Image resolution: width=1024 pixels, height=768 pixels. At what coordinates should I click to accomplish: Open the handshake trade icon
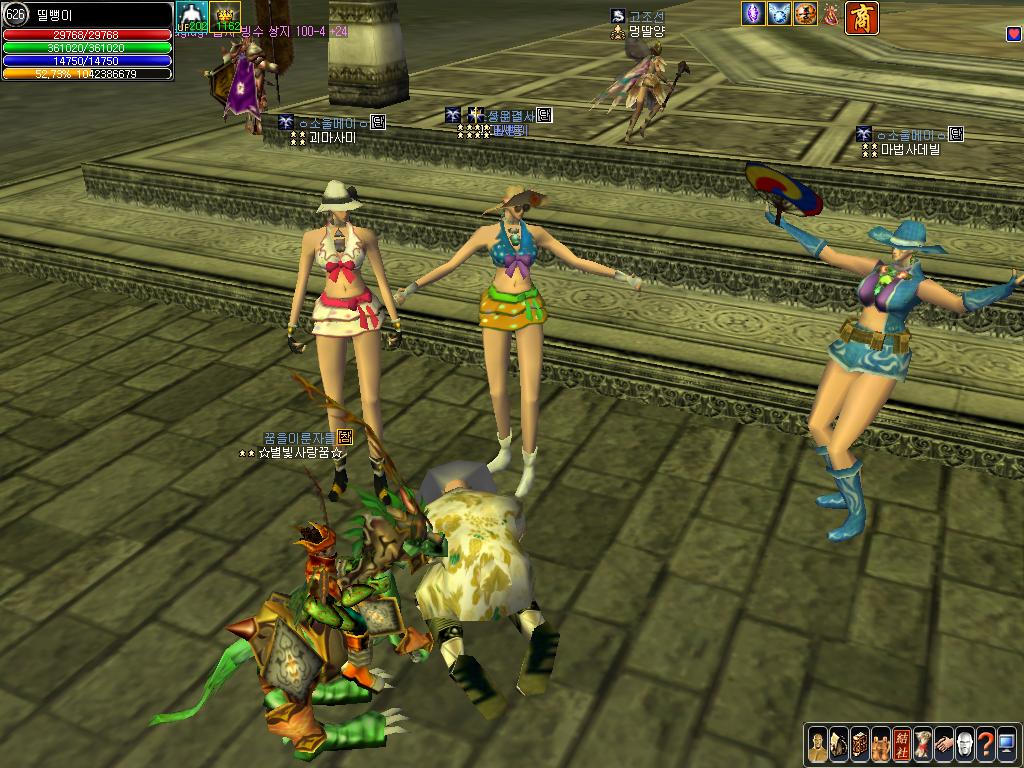pyautogui.click(x=944, y=742)
